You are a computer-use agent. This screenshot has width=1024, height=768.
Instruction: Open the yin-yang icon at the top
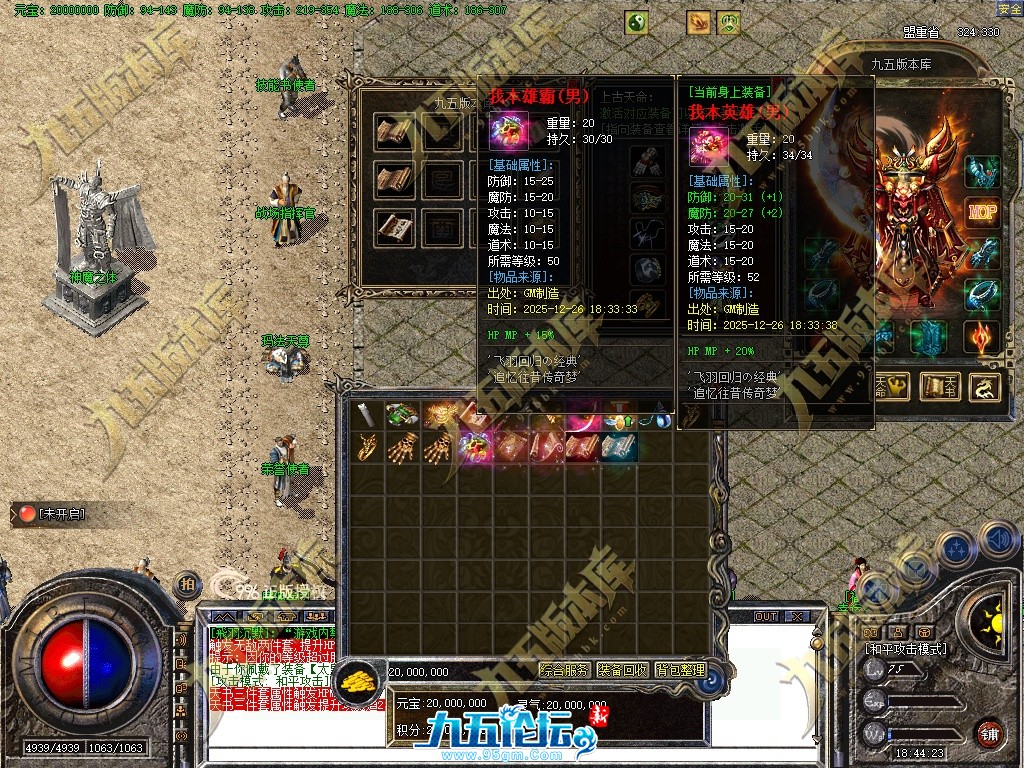[636, 22]
